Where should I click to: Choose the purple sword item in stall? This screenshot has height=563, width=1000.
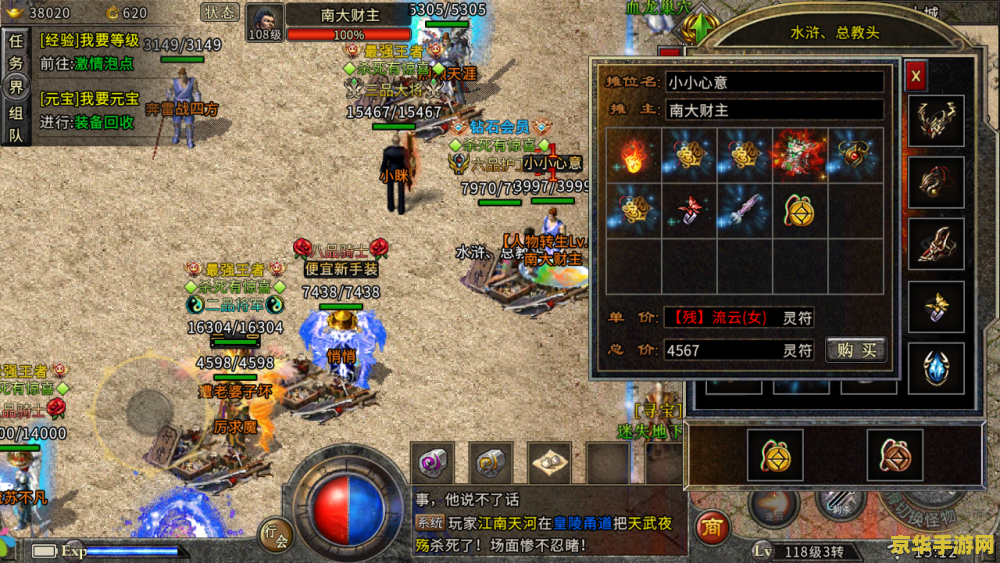pyautogui.click(x=743, y=210)
